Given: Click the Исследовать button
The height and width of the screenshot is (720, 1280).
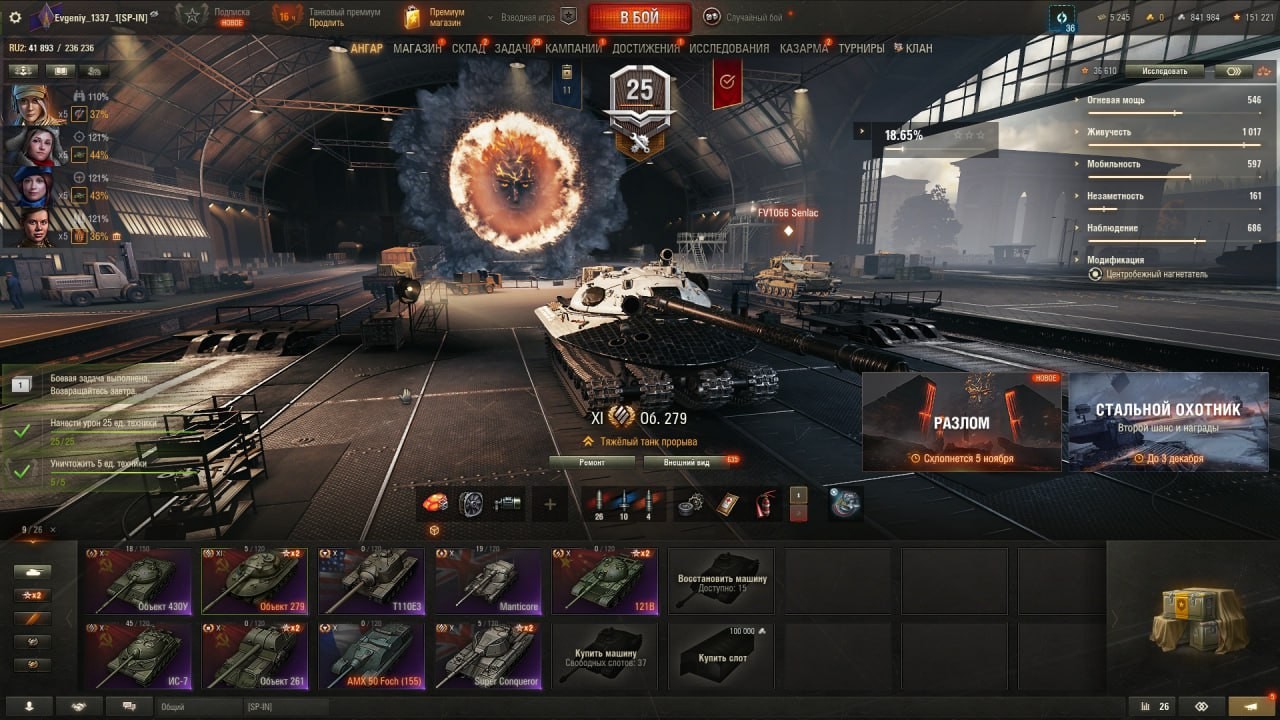Looking at the screenshot, I should click(1164, 71).
